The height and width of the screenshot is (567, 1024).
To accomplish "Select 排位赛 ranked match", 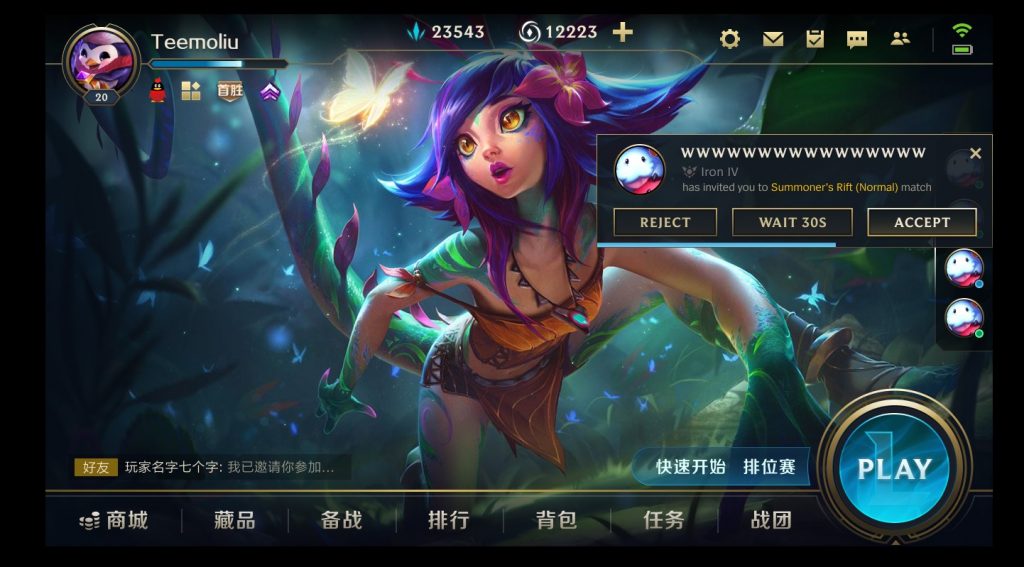I will 769,467.
